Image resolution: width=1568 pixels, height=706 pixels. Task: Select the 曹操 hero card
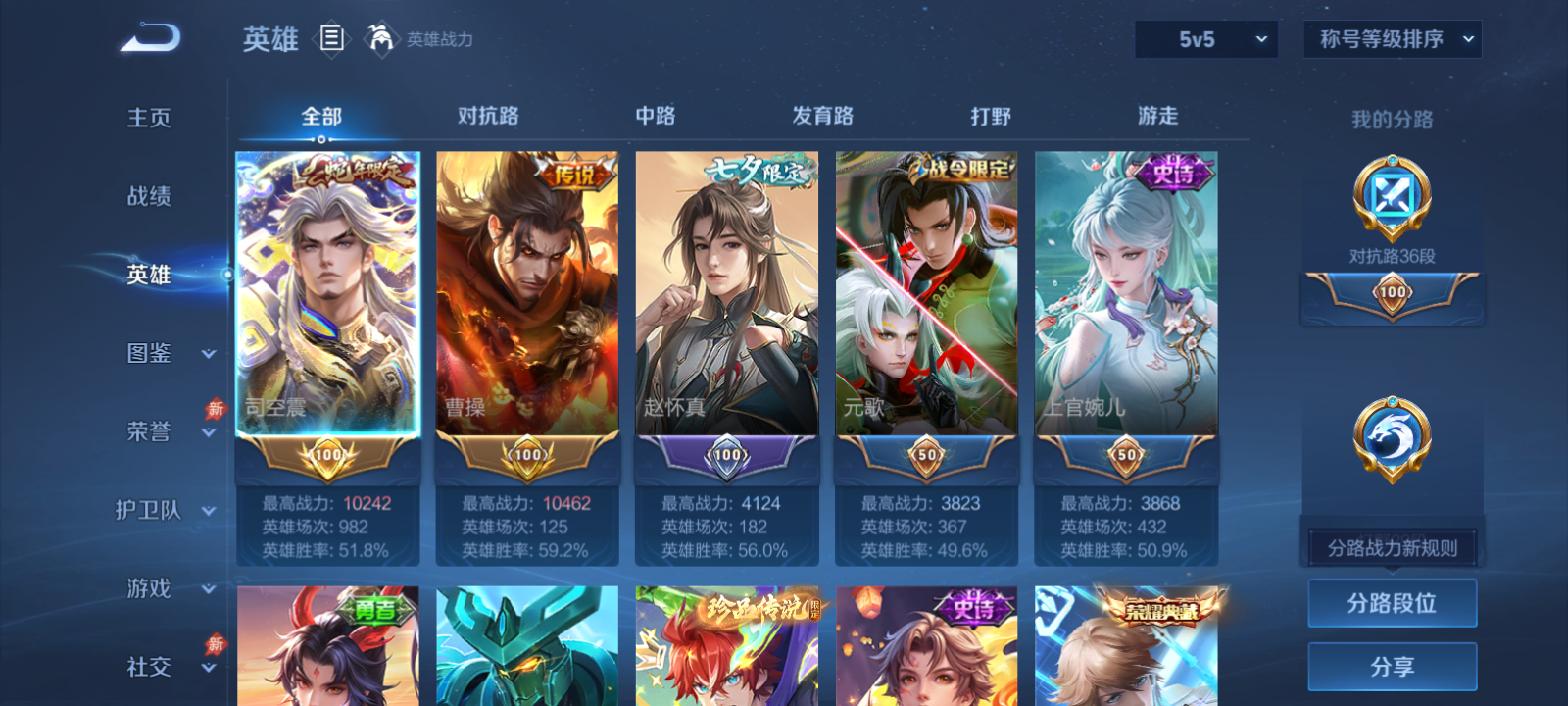[x=527, y=294]
